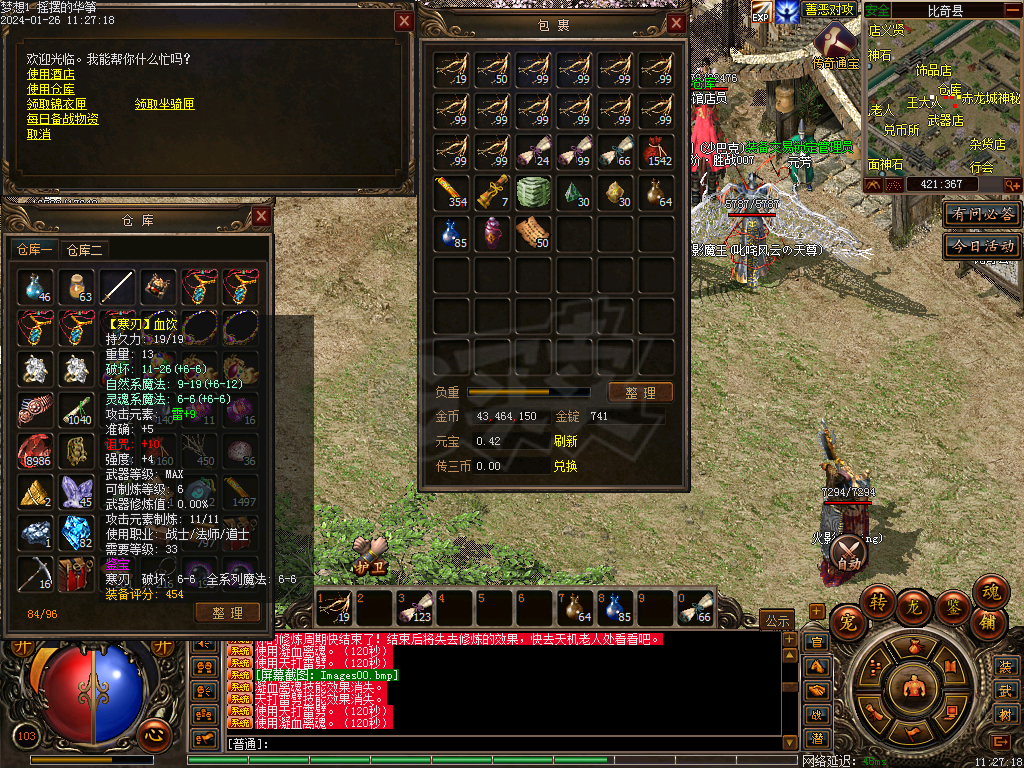
Task: Open the 有问必答 help button
Action: pos(982,214)
